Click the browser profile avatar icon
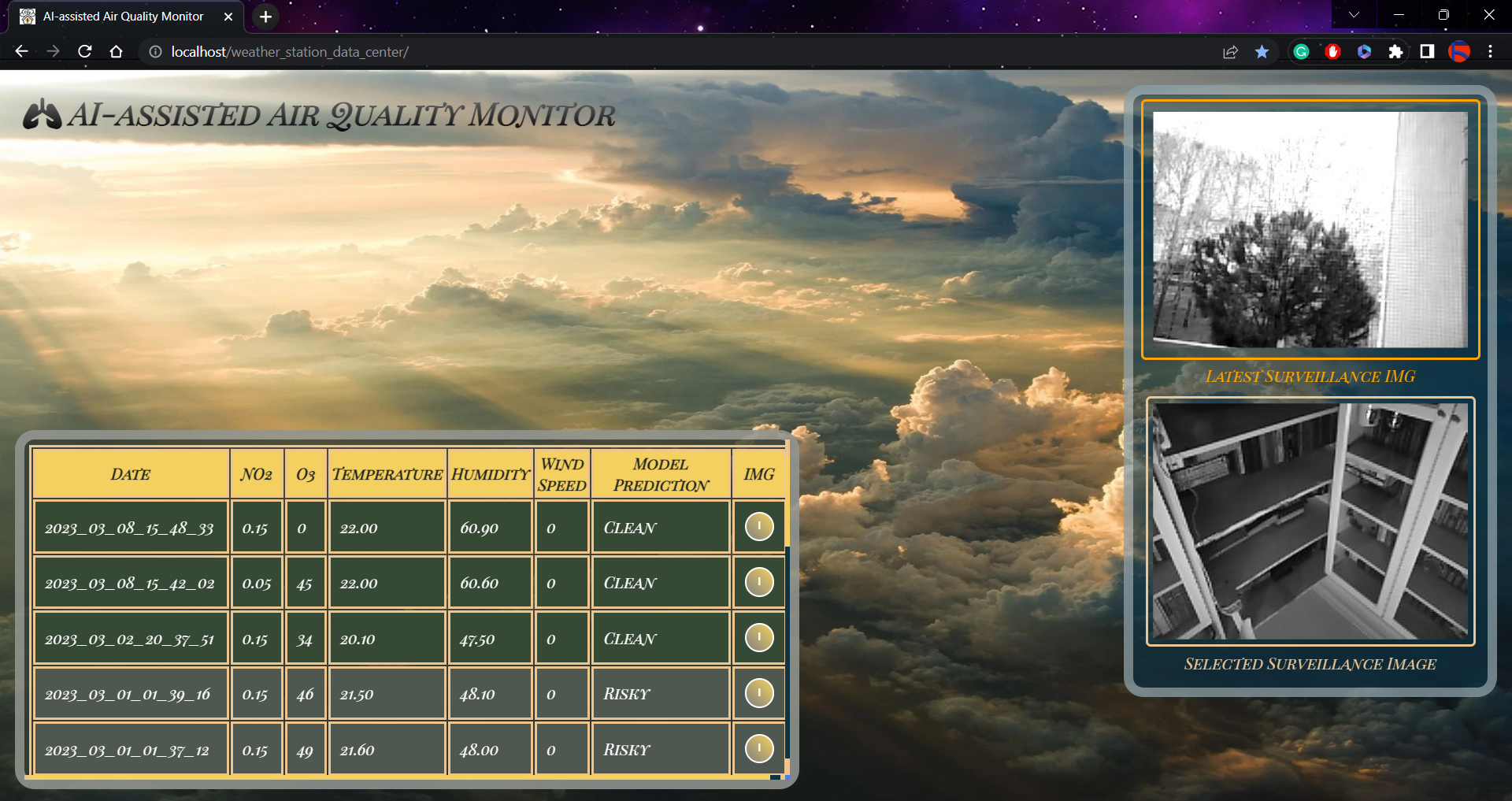This screenshot has height=801, width=1512. click(x=1461, y=51)
